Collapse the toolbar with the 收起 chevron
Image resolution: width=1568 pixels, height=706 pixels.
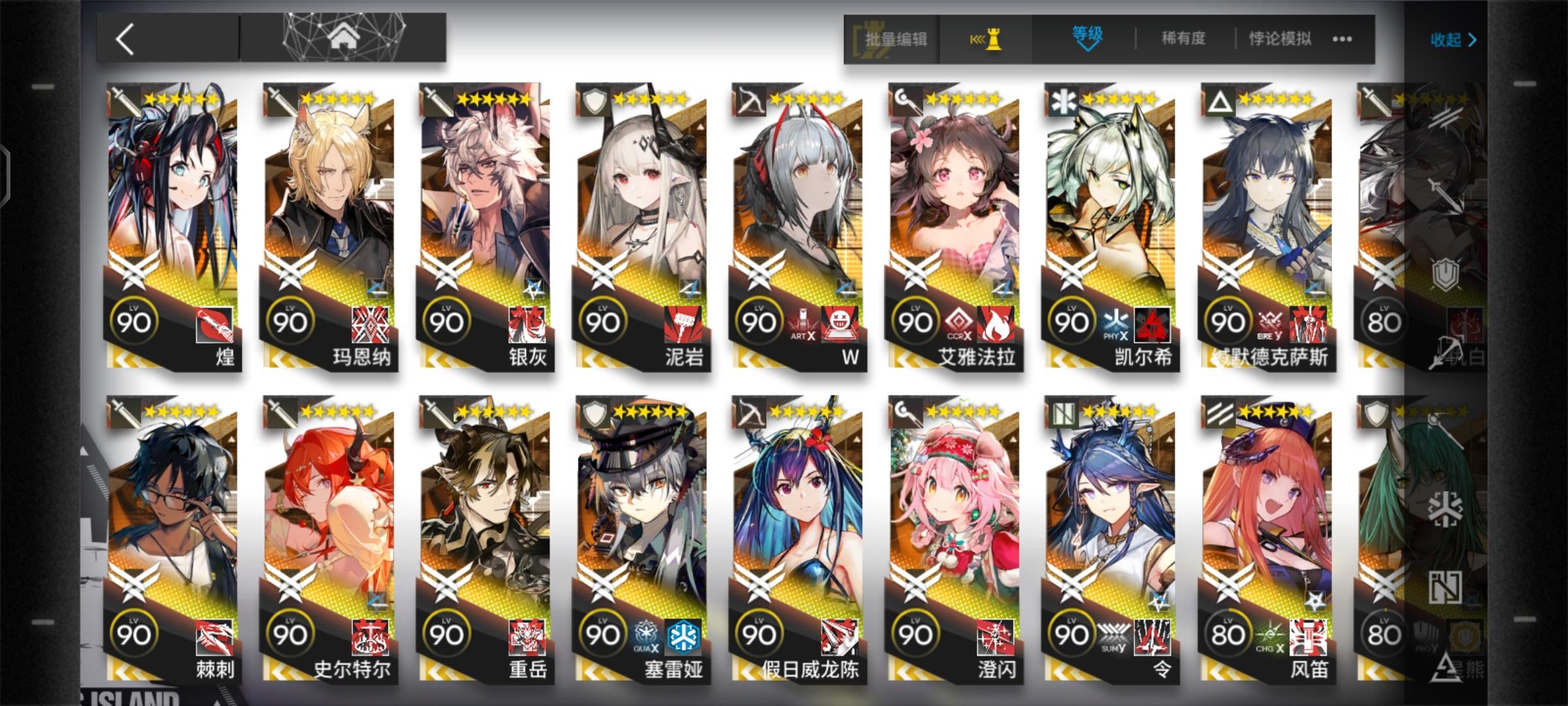point(1454,39)
